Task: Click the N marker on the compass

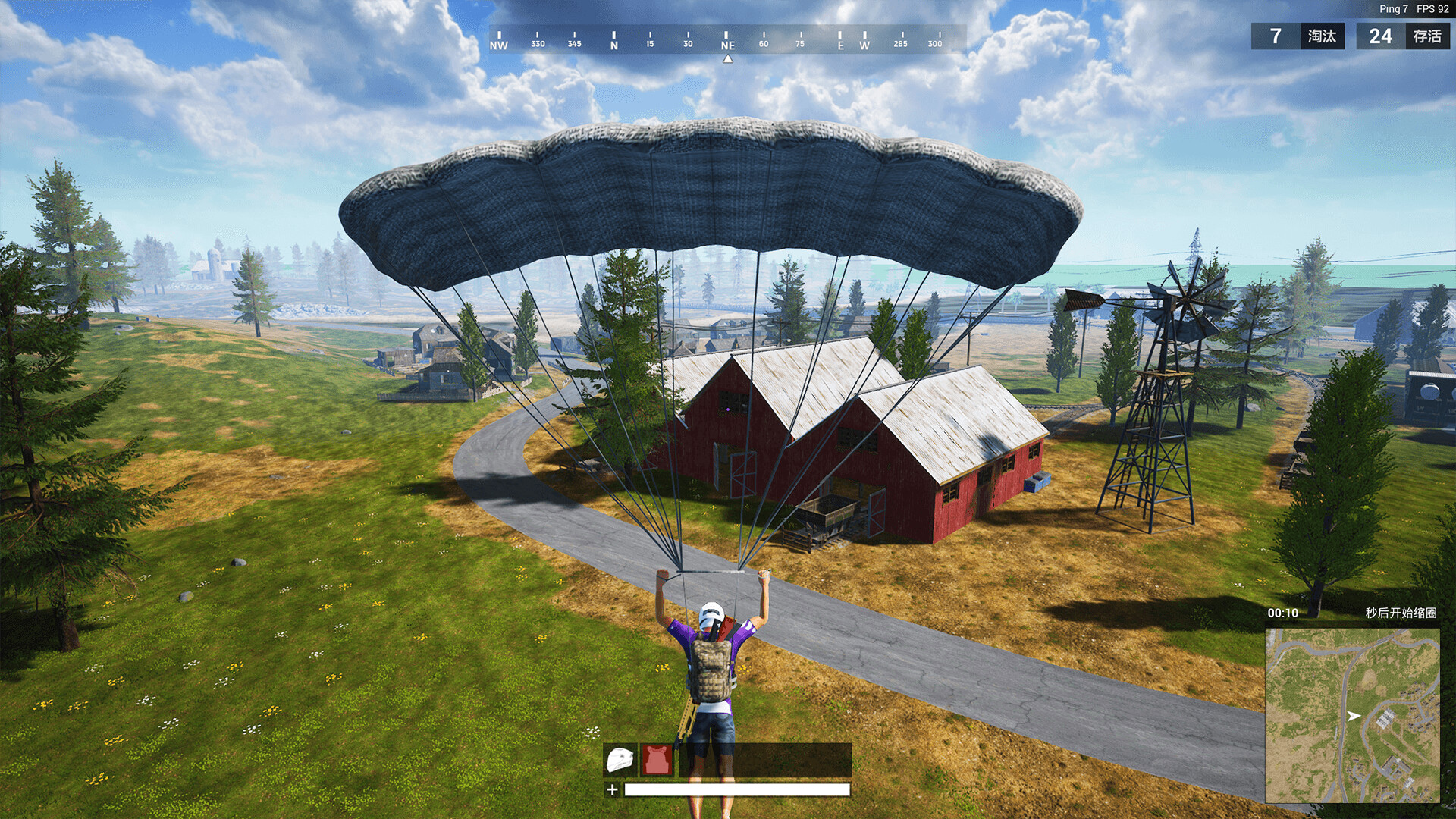Action: click(x=613, y=45)
